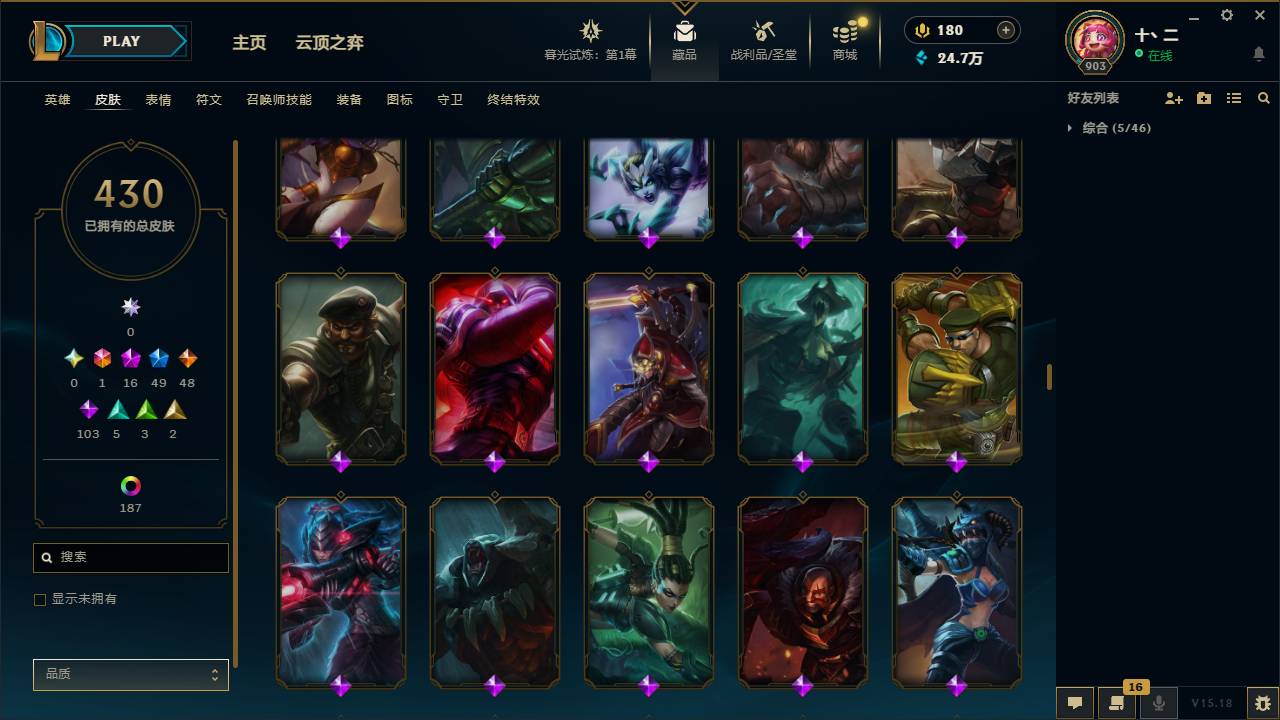Image resolution: width=1280 pixels, height=720 pixels.
Task: Switch to the 云顶之弈 tab
Action: tap(327, 43)
